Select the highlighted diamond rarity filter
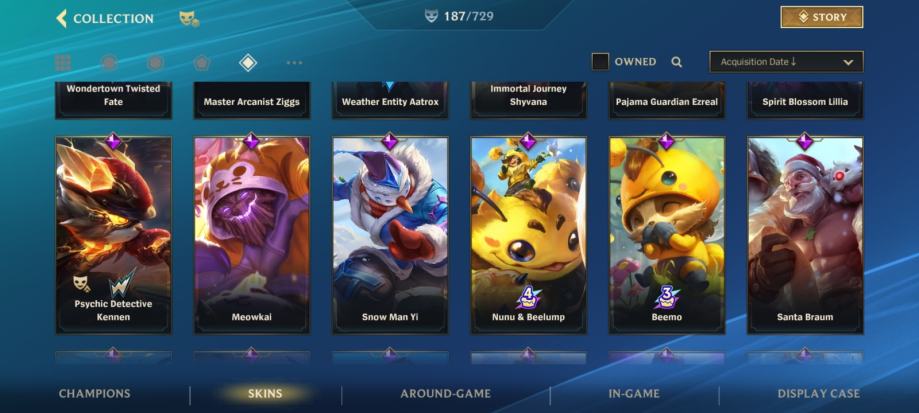This screenshot has width=919, height=413. 248,63
